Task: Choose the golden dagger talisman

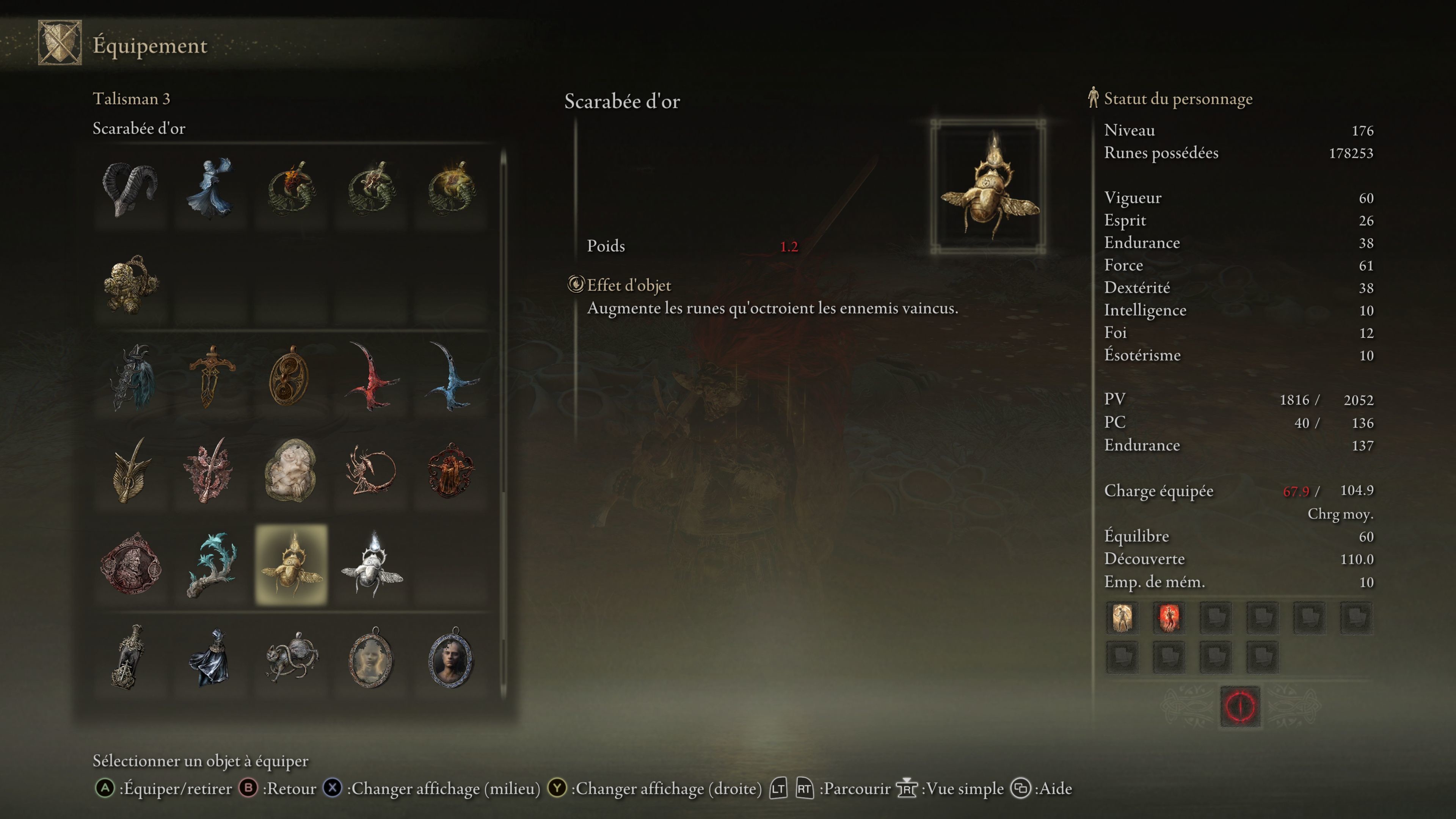Action: point(212,377)
